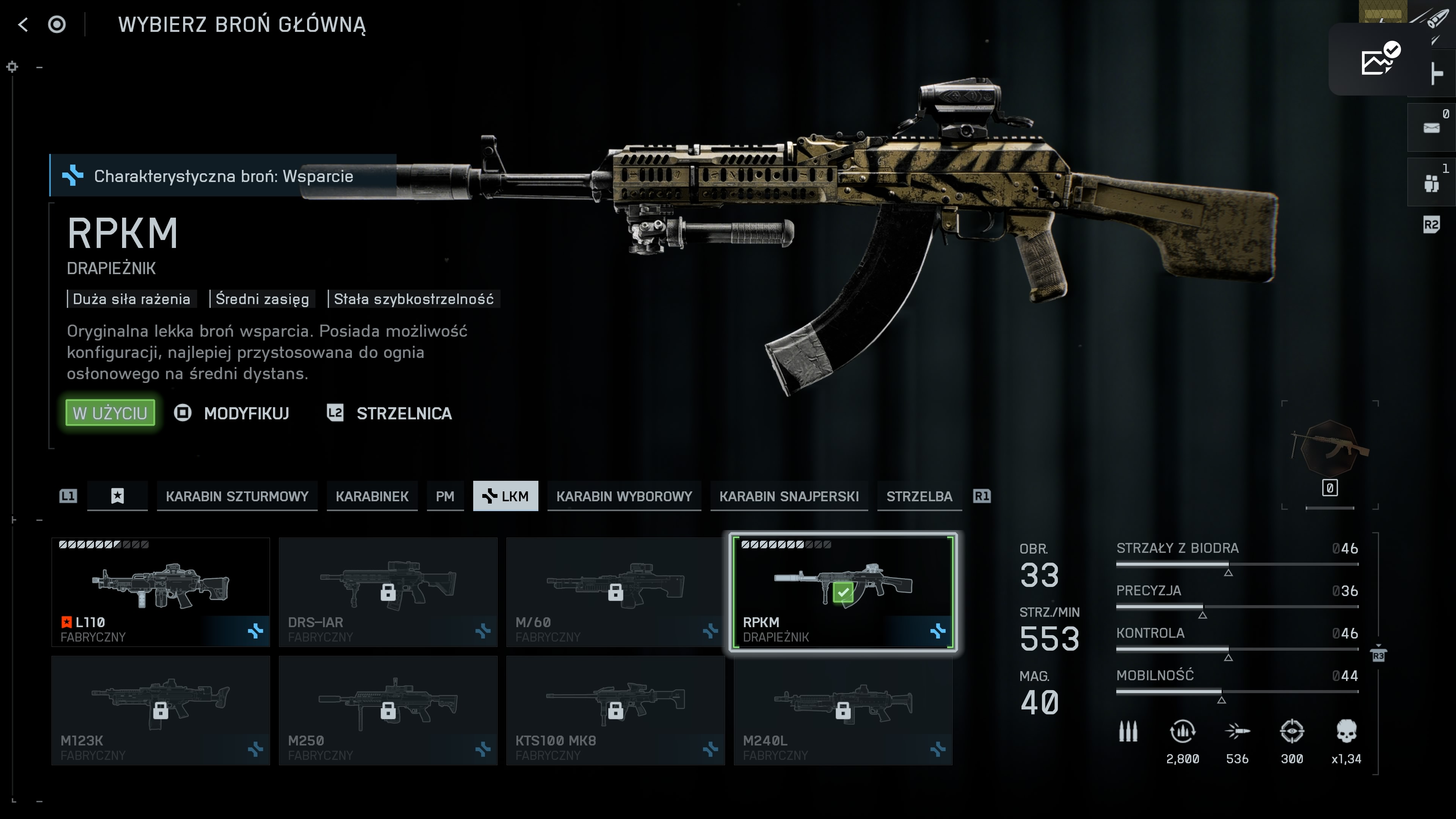Select the L110 weapon tile
1456x819 pixels.
coord(160,592)
